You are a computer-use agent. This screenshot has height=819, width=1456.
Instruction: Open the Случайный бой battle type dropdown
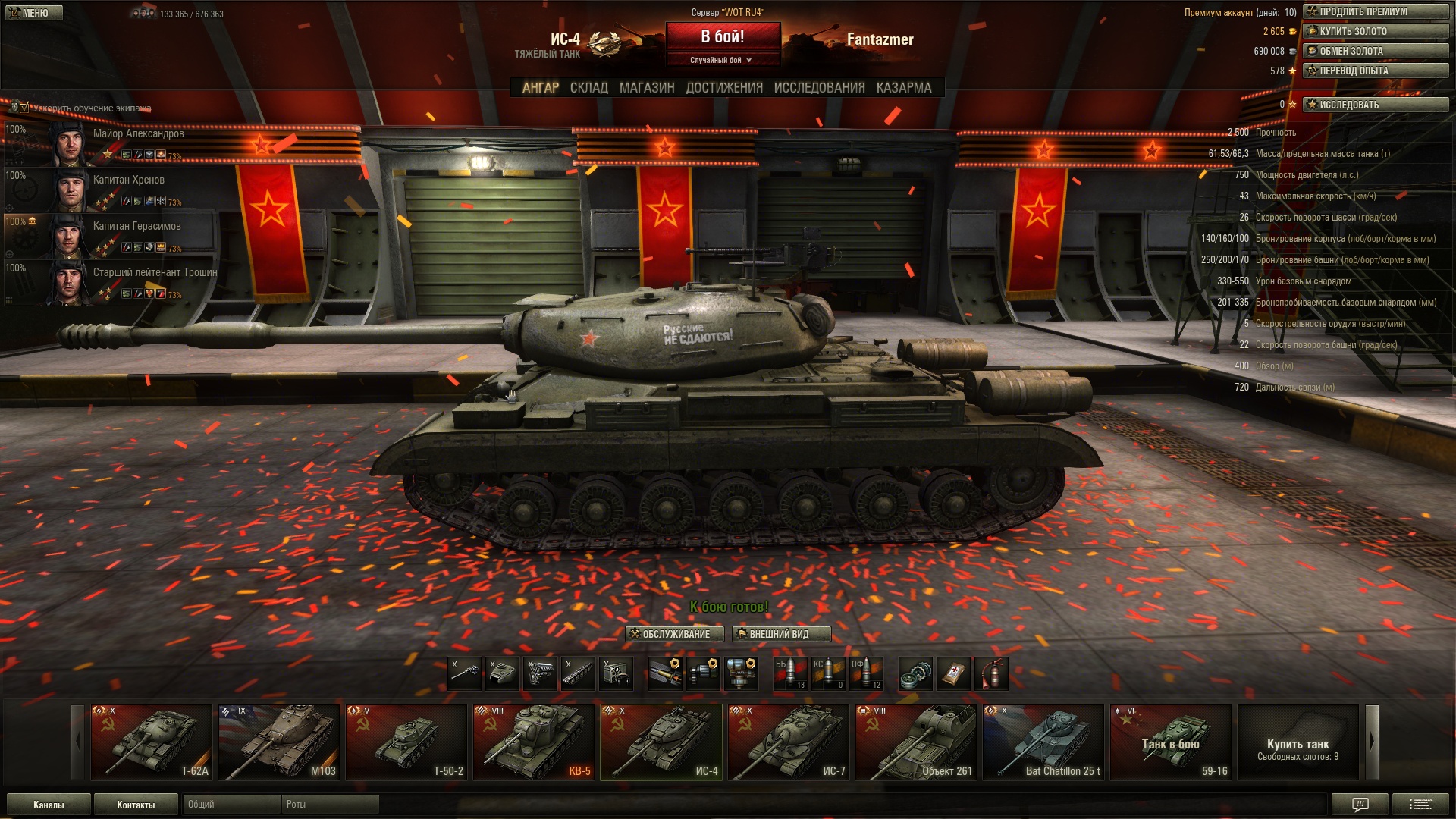tap(722, 60)
